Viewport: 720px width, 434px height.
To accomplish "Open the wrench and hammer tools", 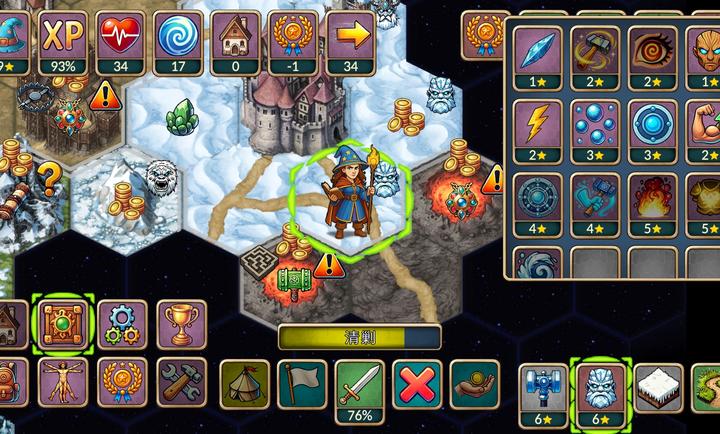I will pyautogui.click(x=181, y=381).
